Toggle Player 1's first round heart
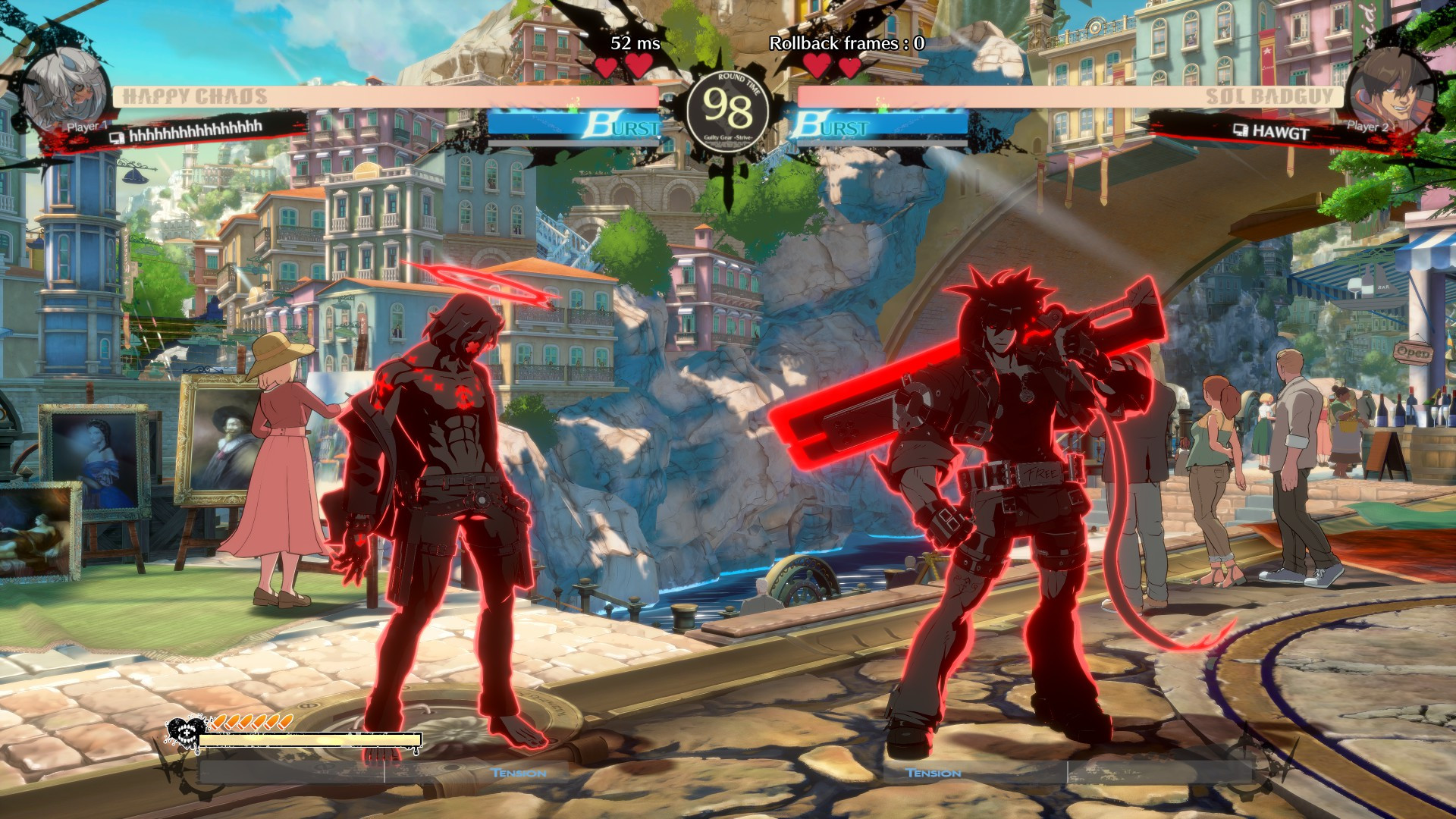This screenshot has width=1456, height=819. (x=607, y=67)
